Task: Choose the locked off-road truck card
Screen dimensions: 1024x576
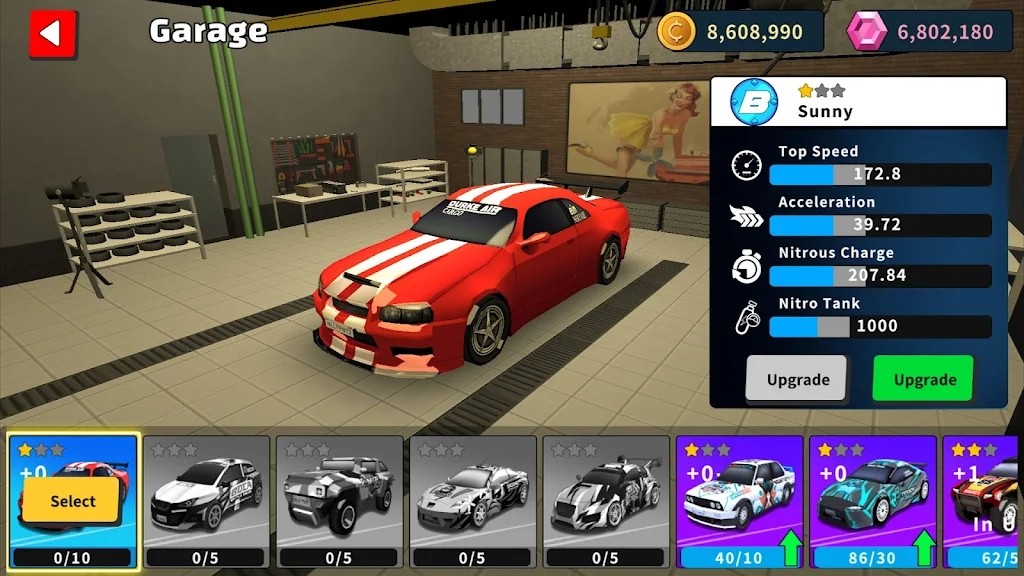Action: click(340, 500)
